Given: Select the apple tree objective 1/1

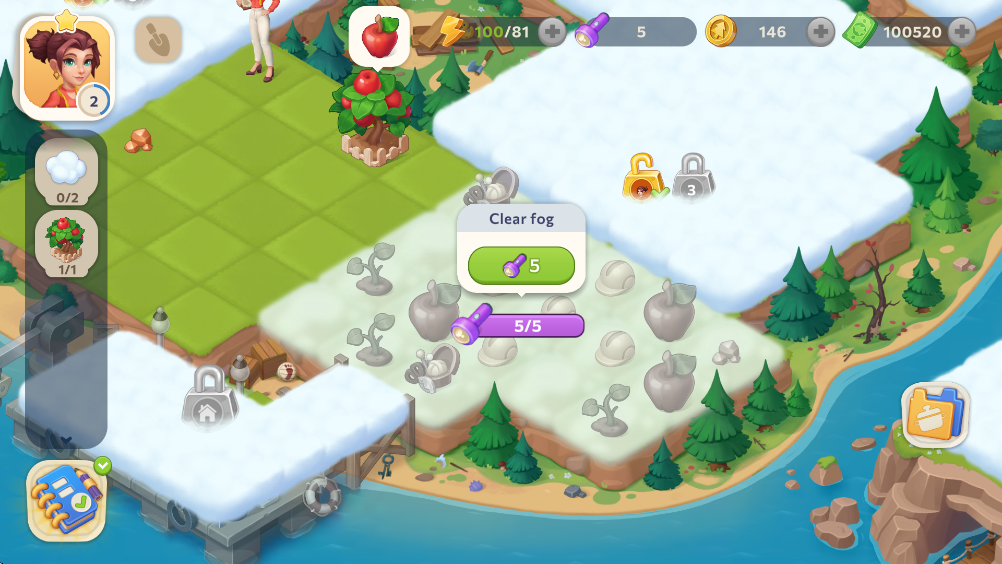Looking at the screenshot, I should click(67, 244).
